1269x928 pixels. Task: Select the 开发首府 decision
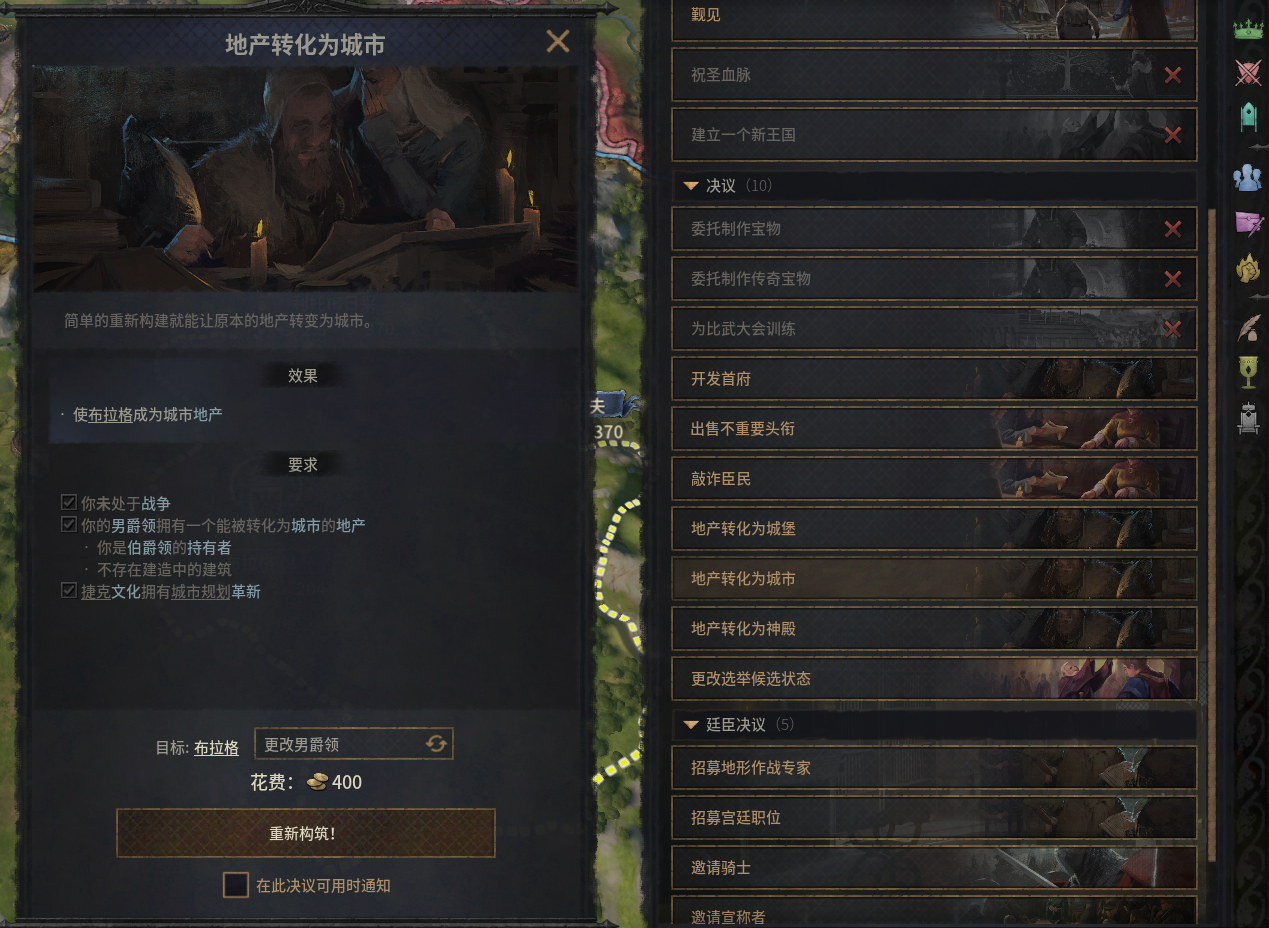point(933,379)
